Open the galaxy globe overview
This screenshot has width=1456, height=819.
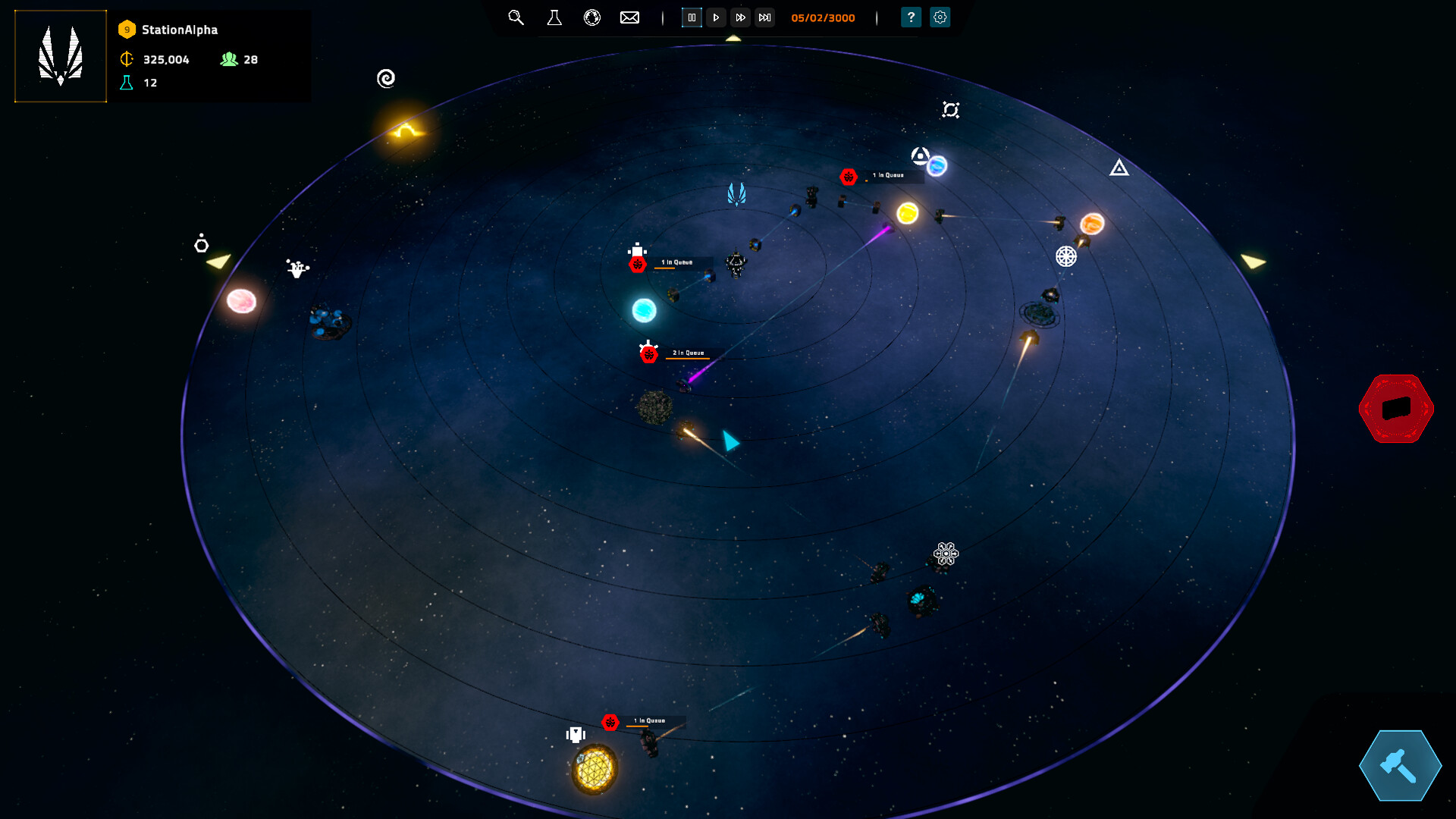[x=592, y=17]
